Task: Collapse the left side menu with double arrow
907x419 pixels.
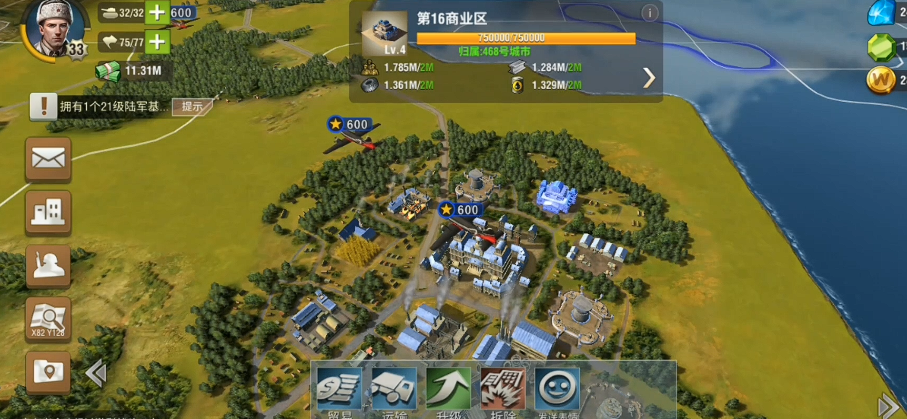Action: [96, 373]
